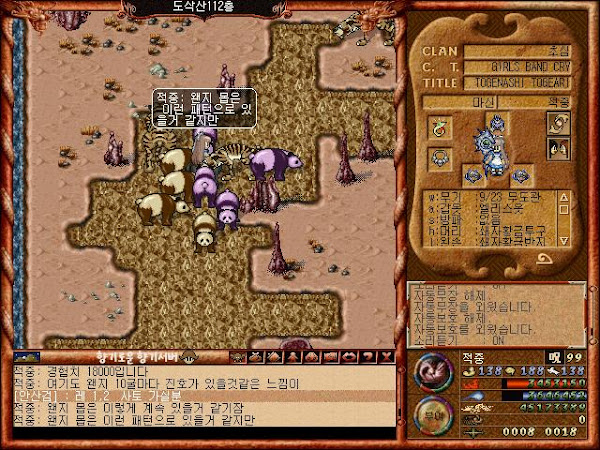600x450 pixels.
Task: Select the [안산검] message line in the chat log
Action: tap(200, 396)
